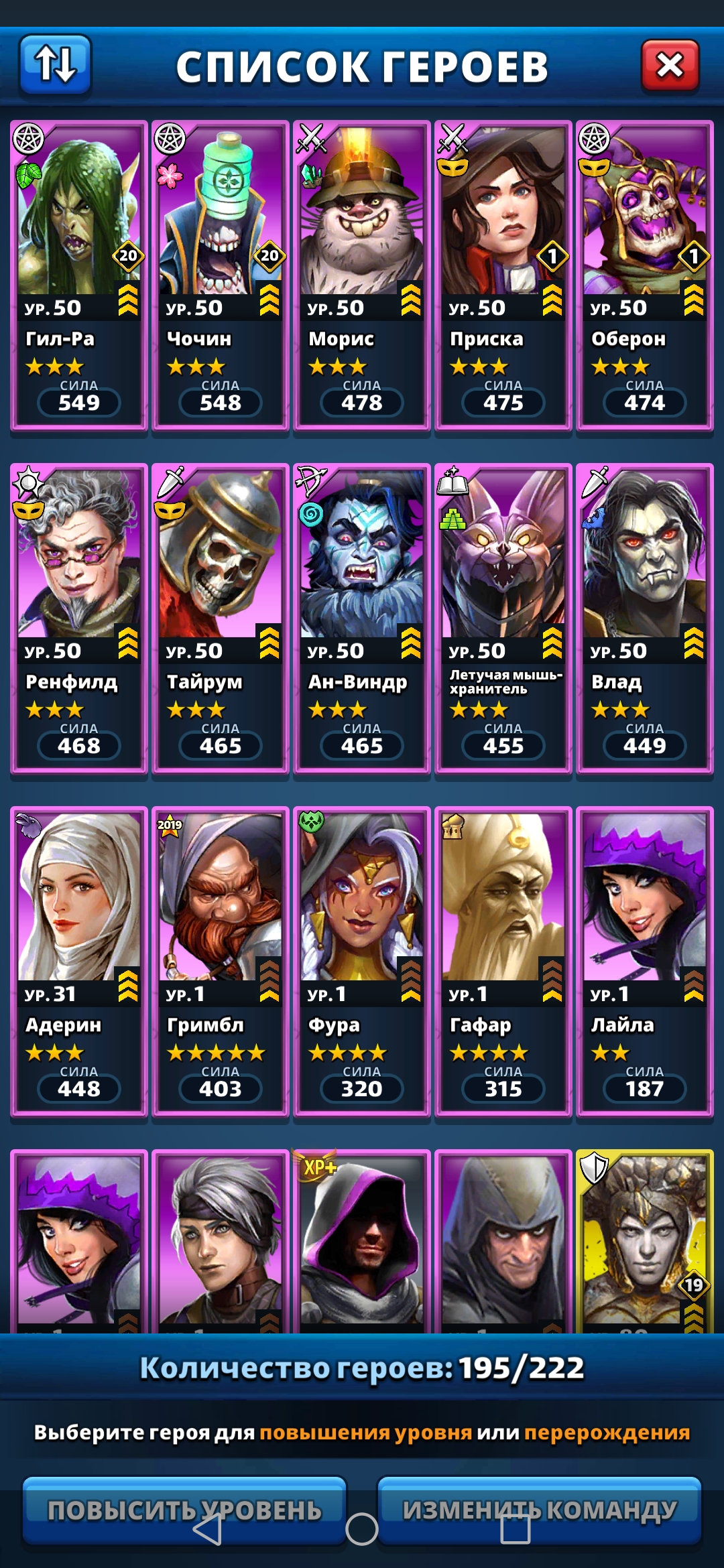Screen dimensions: 724x1568
Task: Select the yellow stone-armored hero card
Action: [645, 1241]
